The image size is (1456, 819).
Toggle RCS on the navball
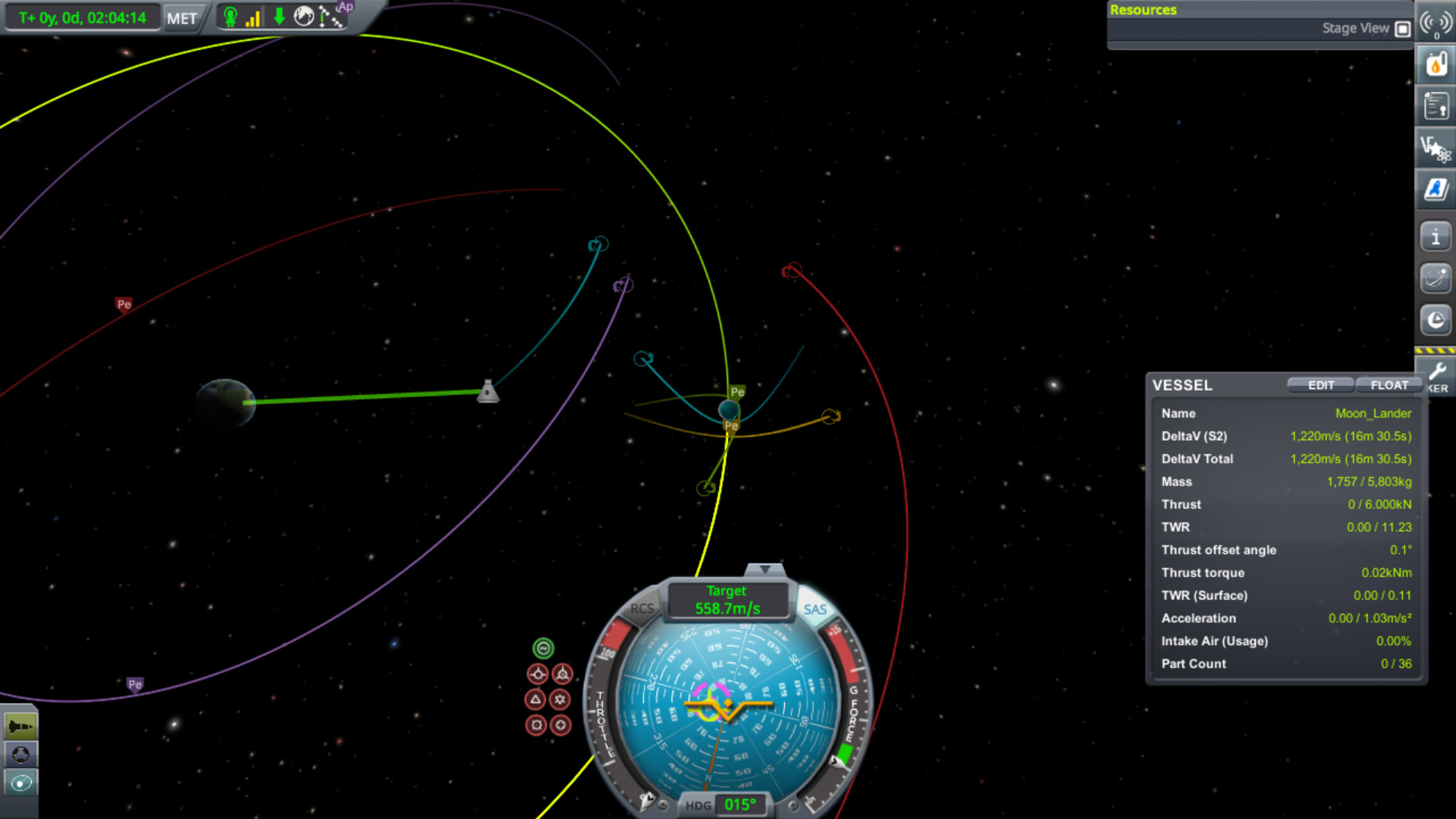pos(642,608)
